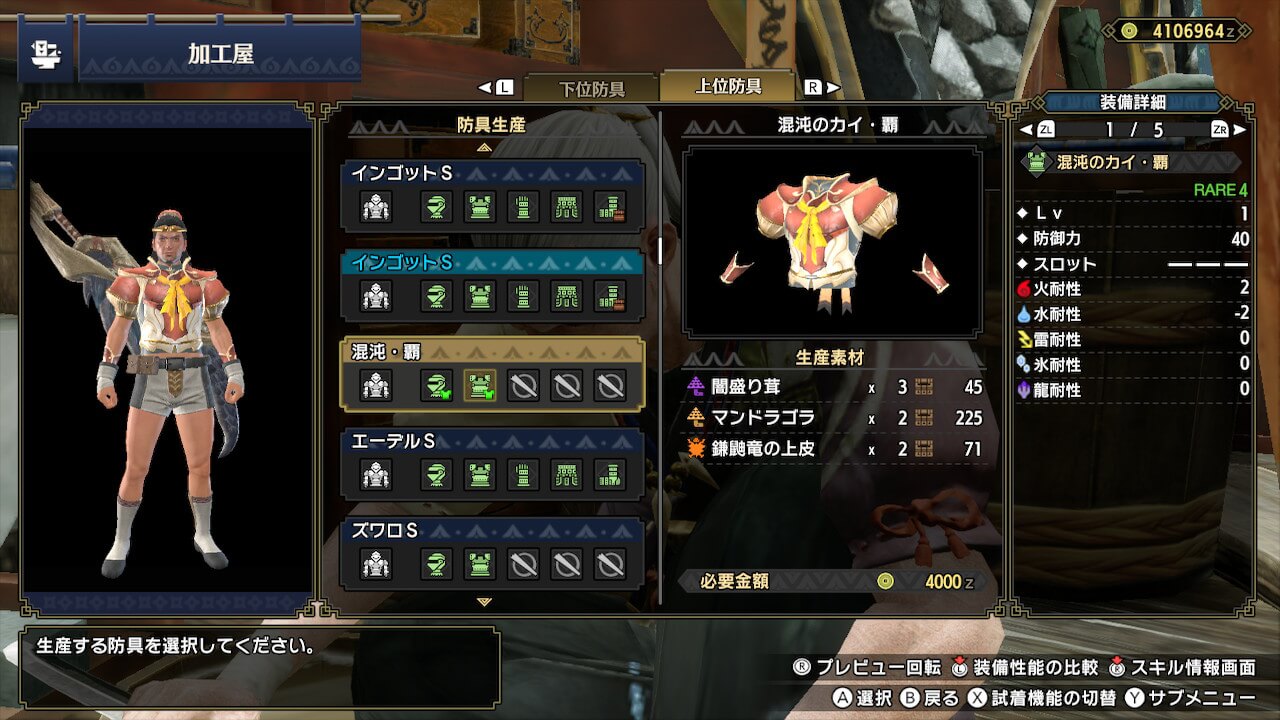This screenshot has width=1280, height=720.
Task: Choose the 混沌・覇 head armor icon
Action: (436, 385)
